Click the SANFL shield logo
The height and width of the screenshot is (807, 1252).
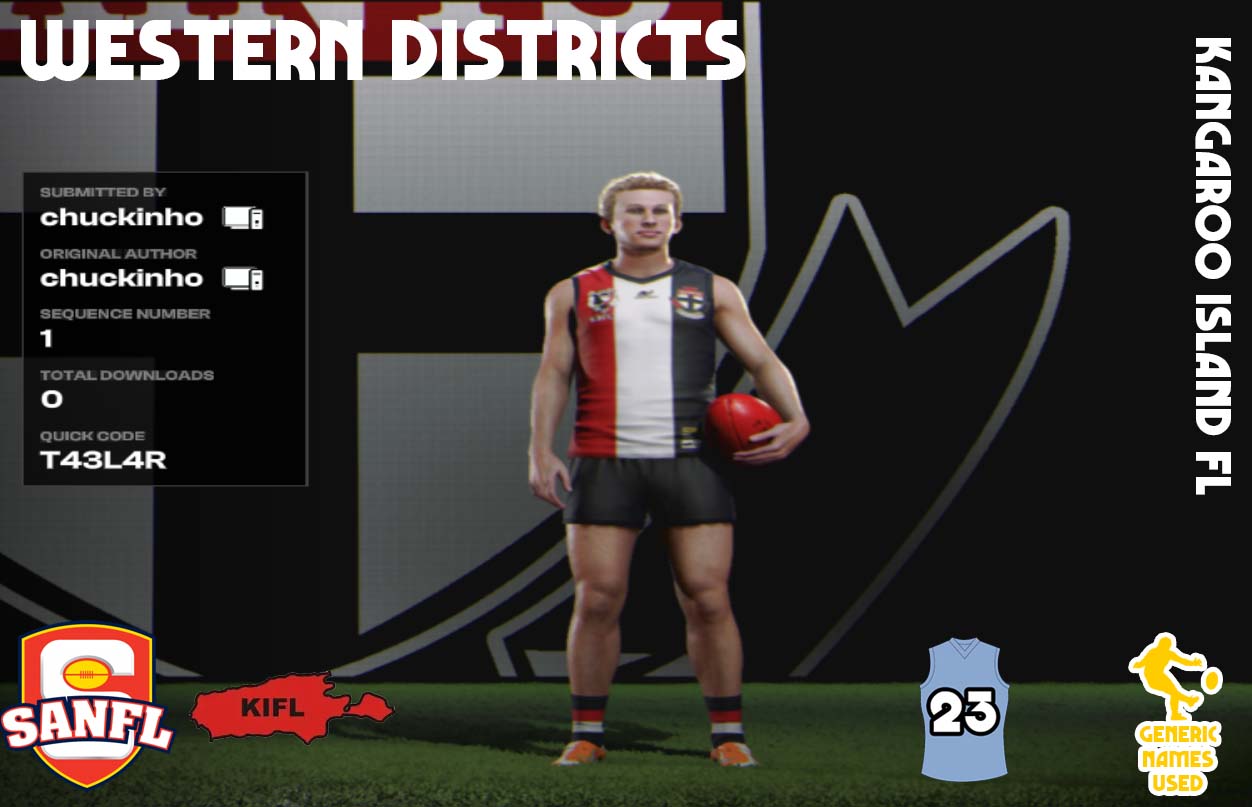point(87,704)
